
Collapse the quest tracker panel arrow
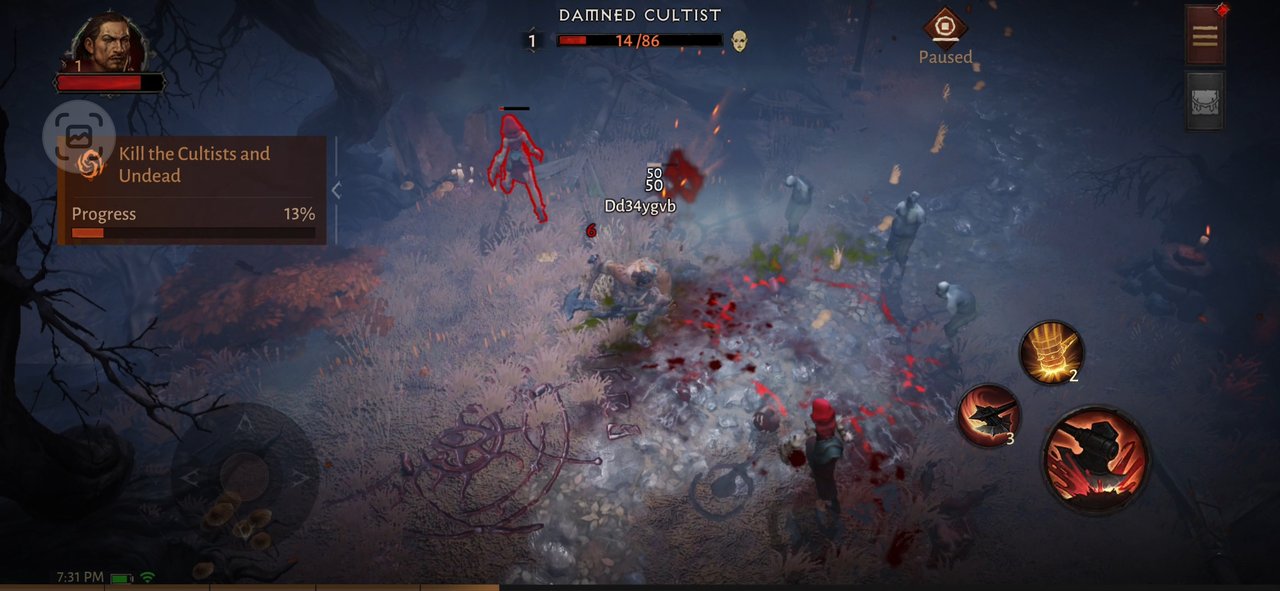click(336, 190)
